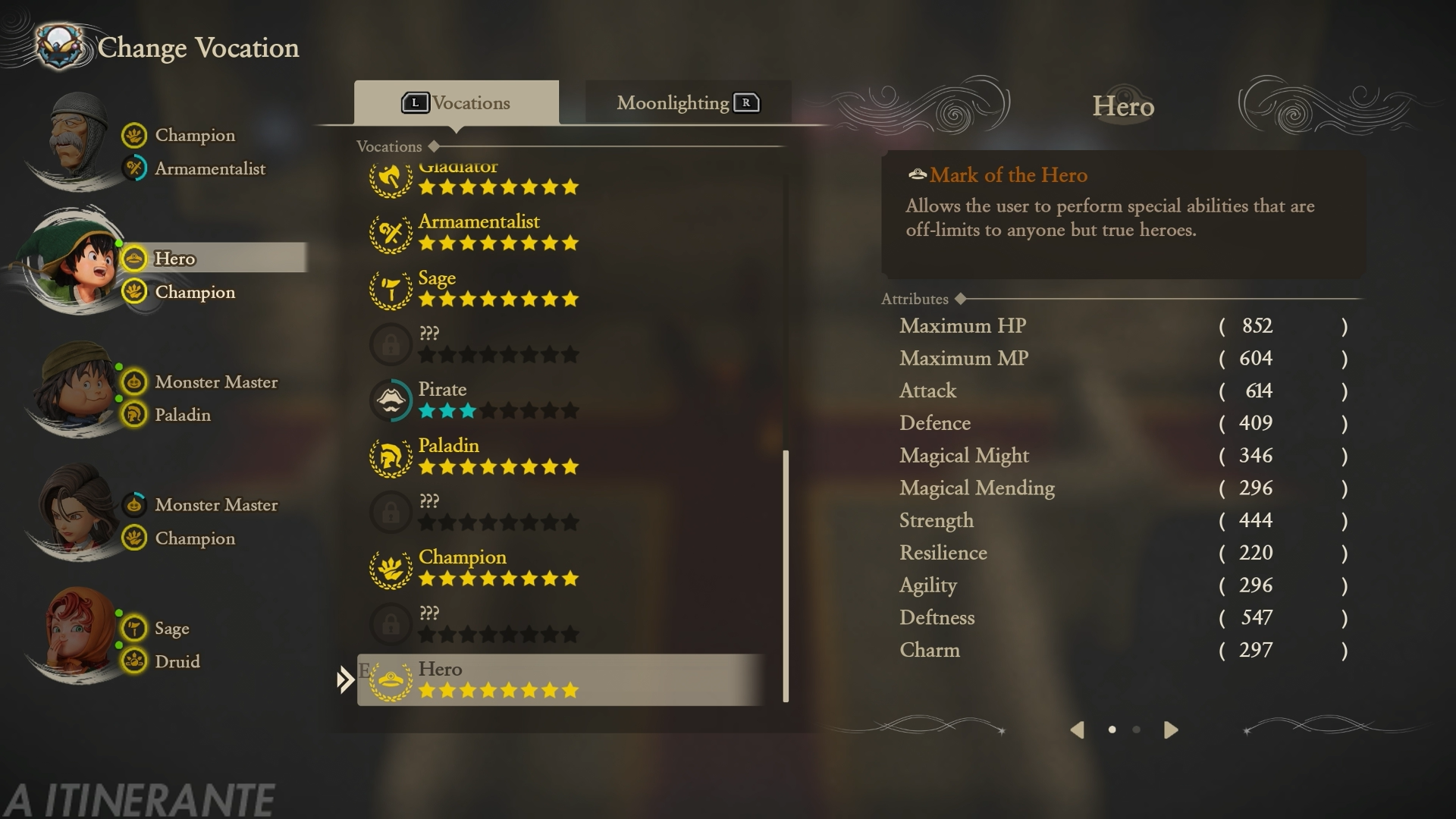Show the next attributes page arrow
This screenshot has height=819, width=1456.
pos(1171,730)
